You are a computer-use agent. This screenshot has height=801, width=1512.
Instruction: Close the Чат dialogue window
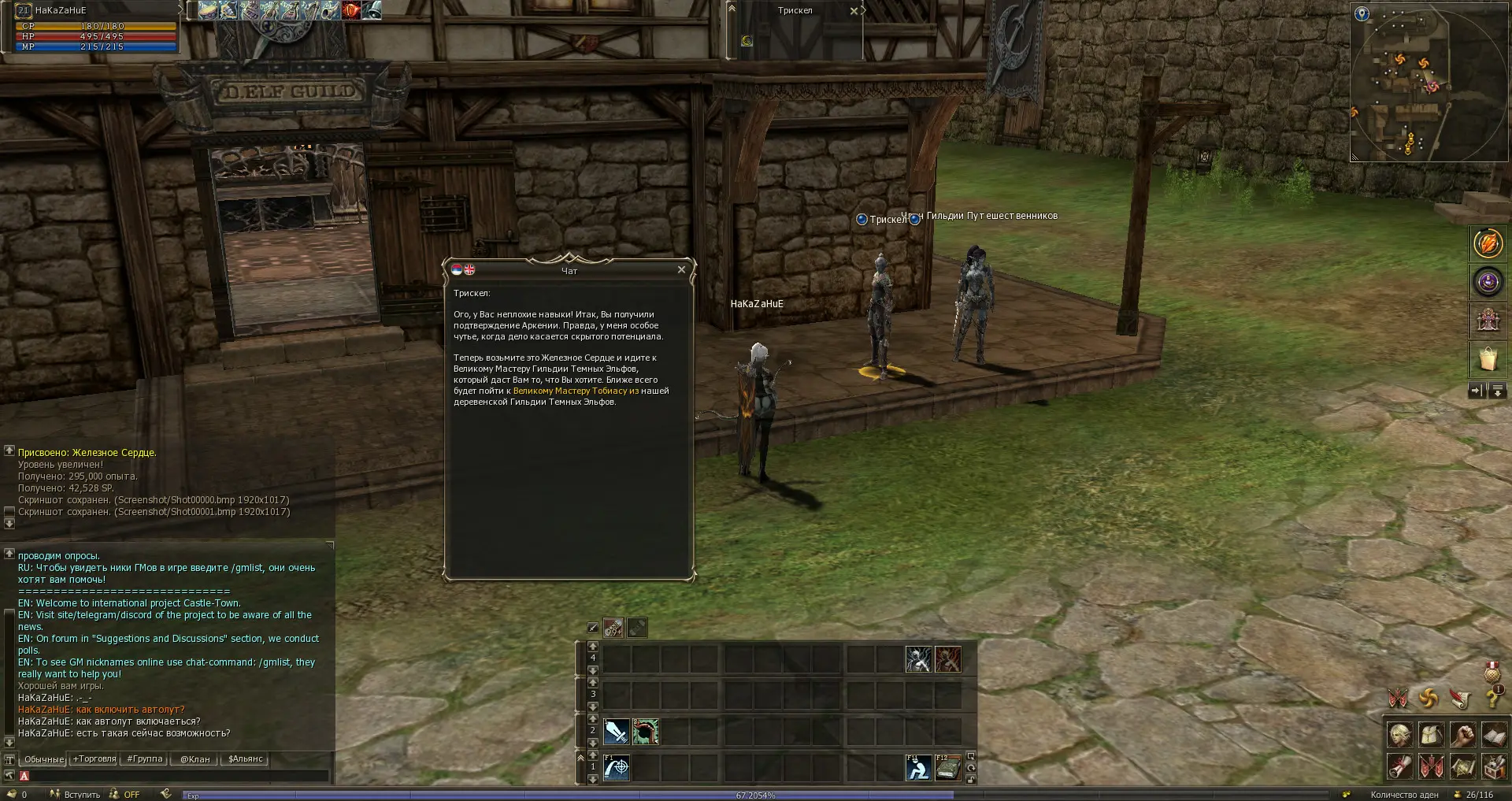(x=681, y=269)
